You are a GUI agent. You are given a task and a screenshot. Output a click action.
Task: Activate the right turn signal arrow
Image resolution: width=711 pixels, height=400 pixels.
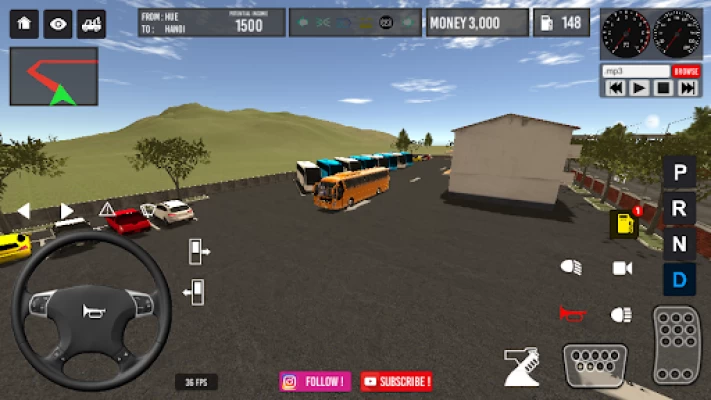67,210
